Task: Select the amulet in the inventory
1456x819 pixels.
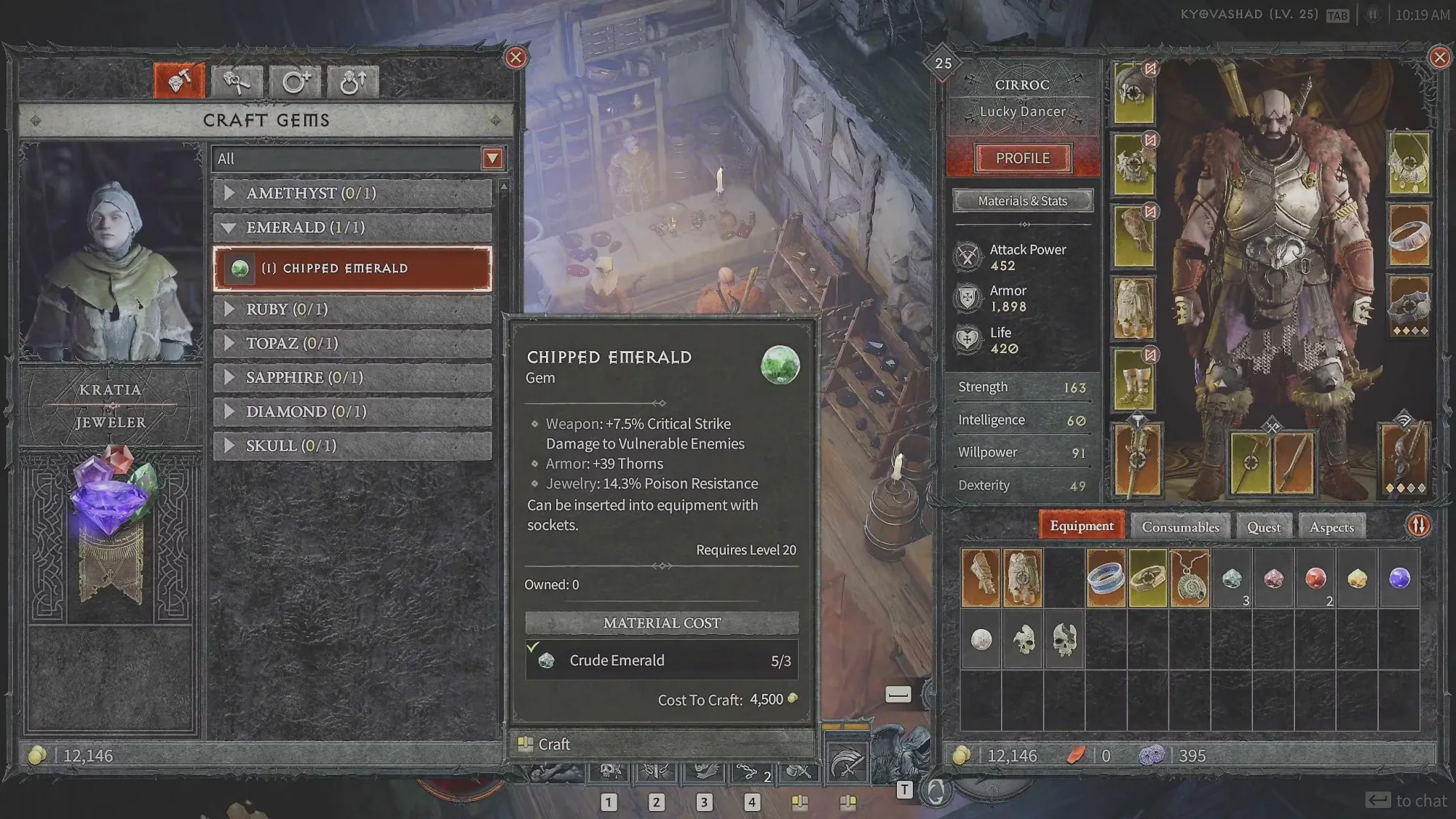Action: tap(1190, 579)
